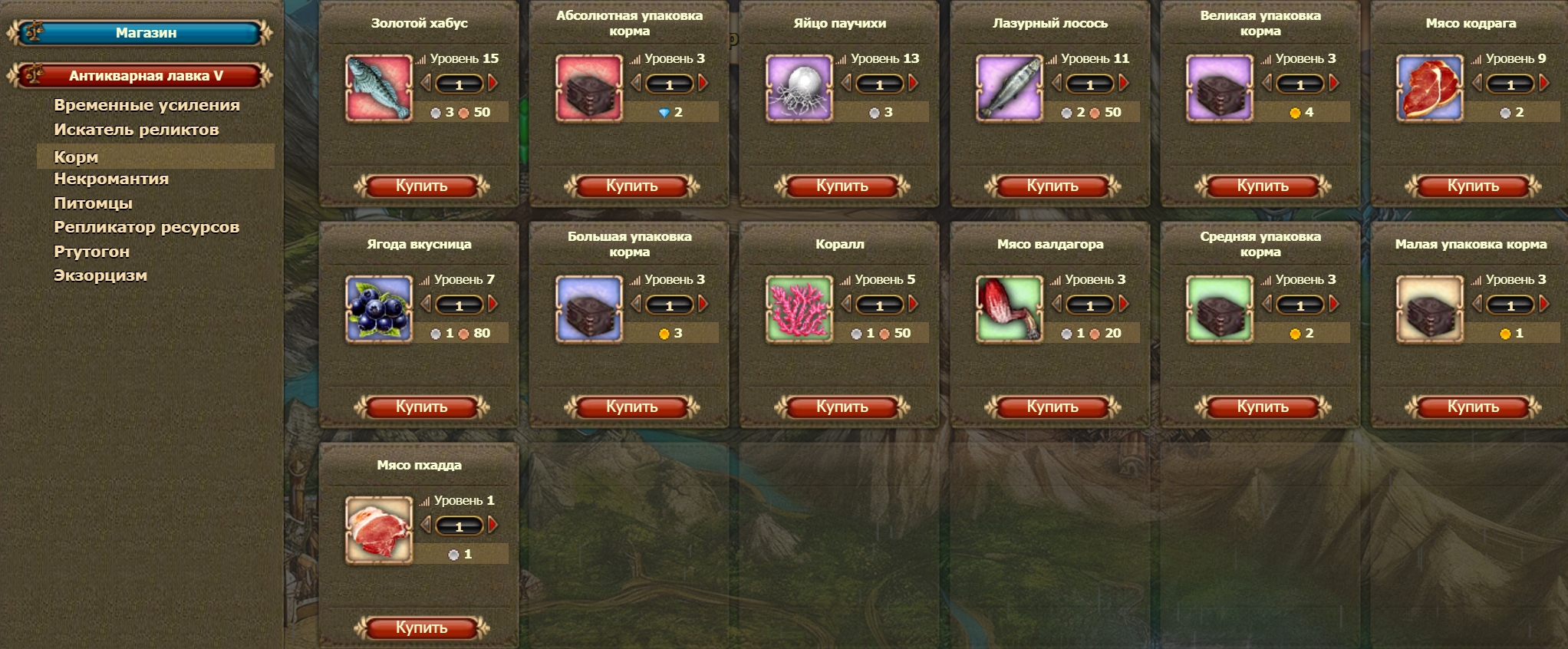Select the Ягода вкусница berry icon
This screenshot has width=1568, height=649.
pyautogui.click(x=380, y=307)
